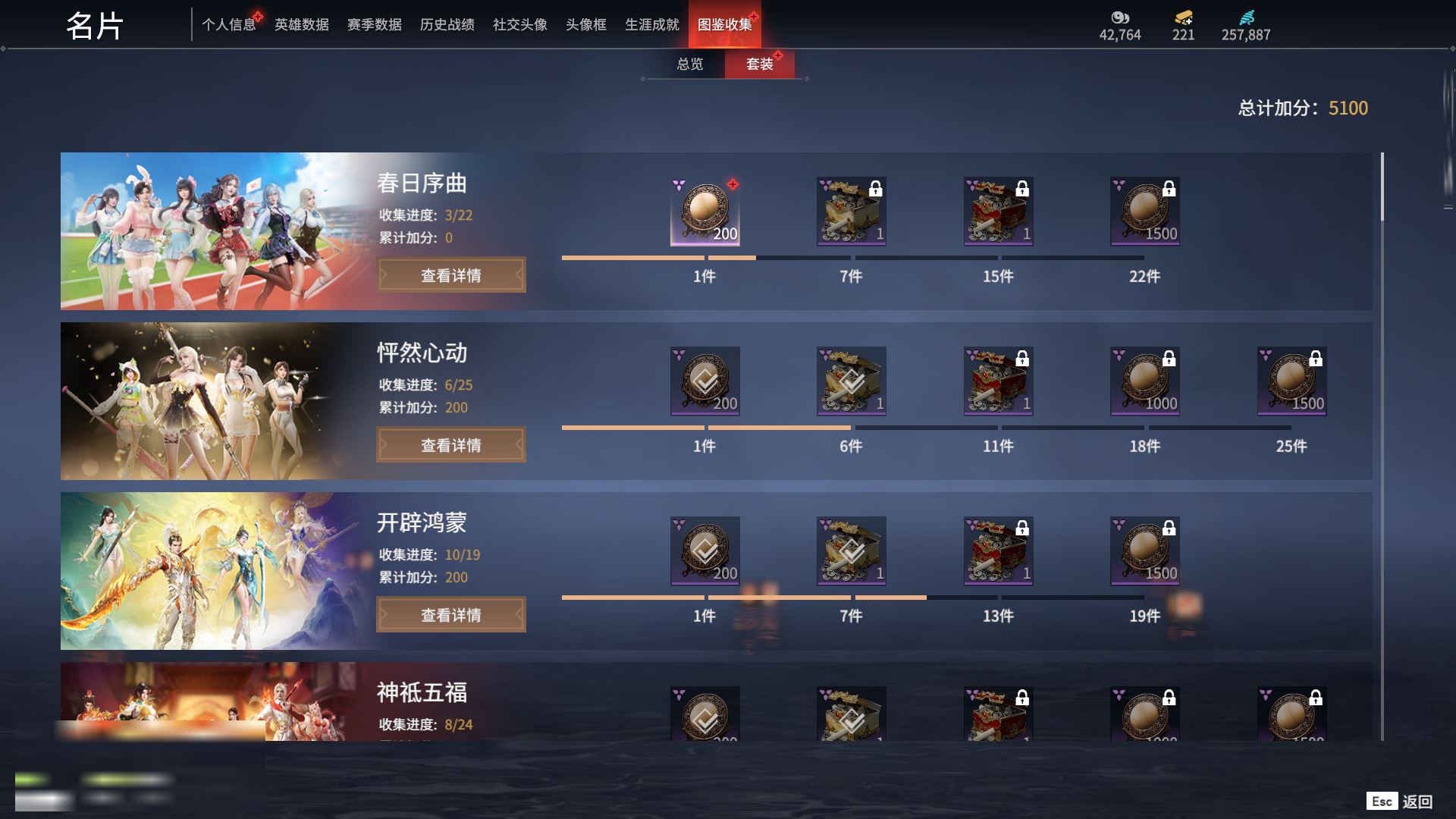
Task: Switch to the 头像框 tab
Action: [x=585, y=25]
